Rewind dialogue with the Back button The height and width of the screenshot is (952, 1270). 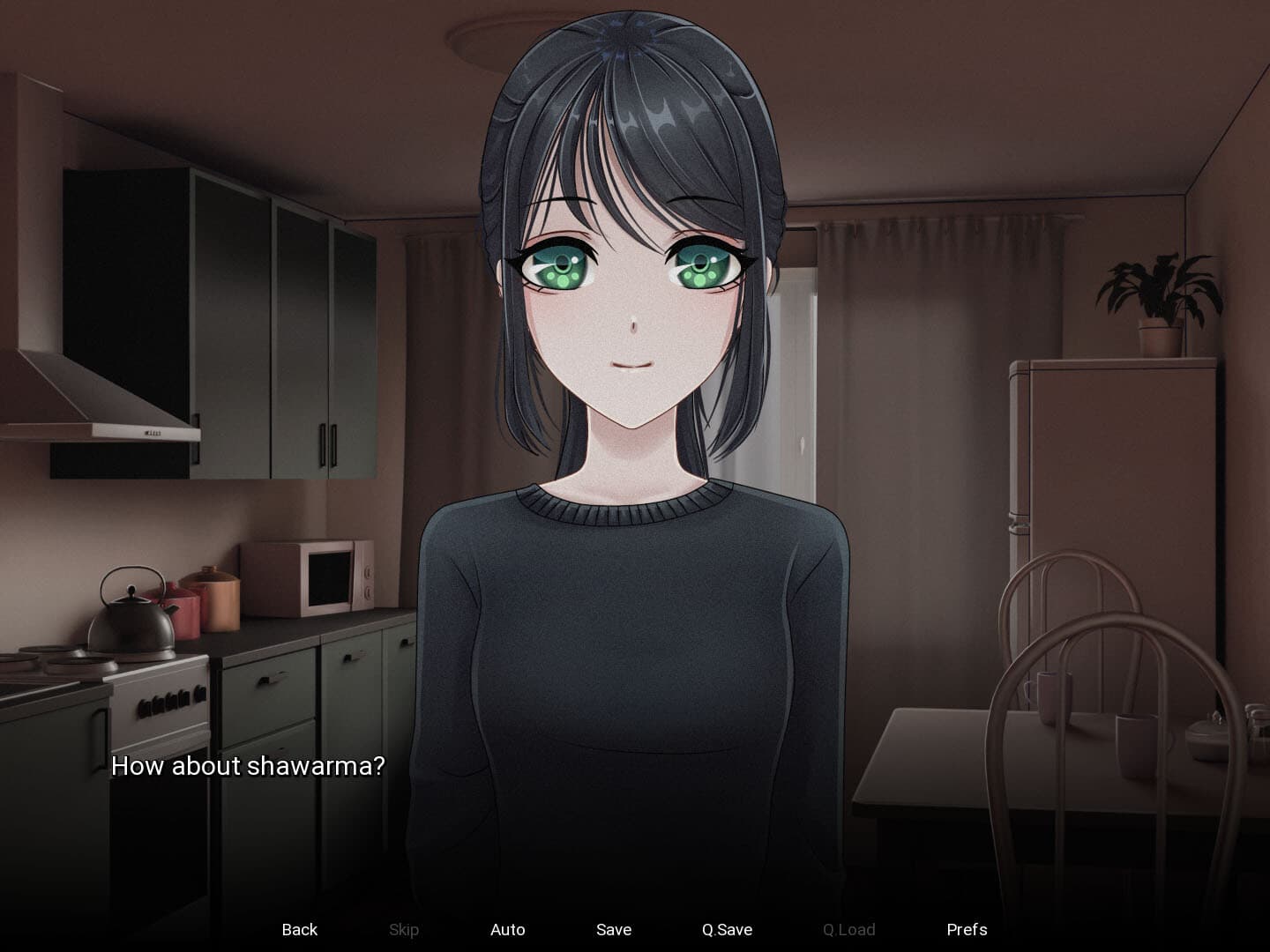[300, 929]
